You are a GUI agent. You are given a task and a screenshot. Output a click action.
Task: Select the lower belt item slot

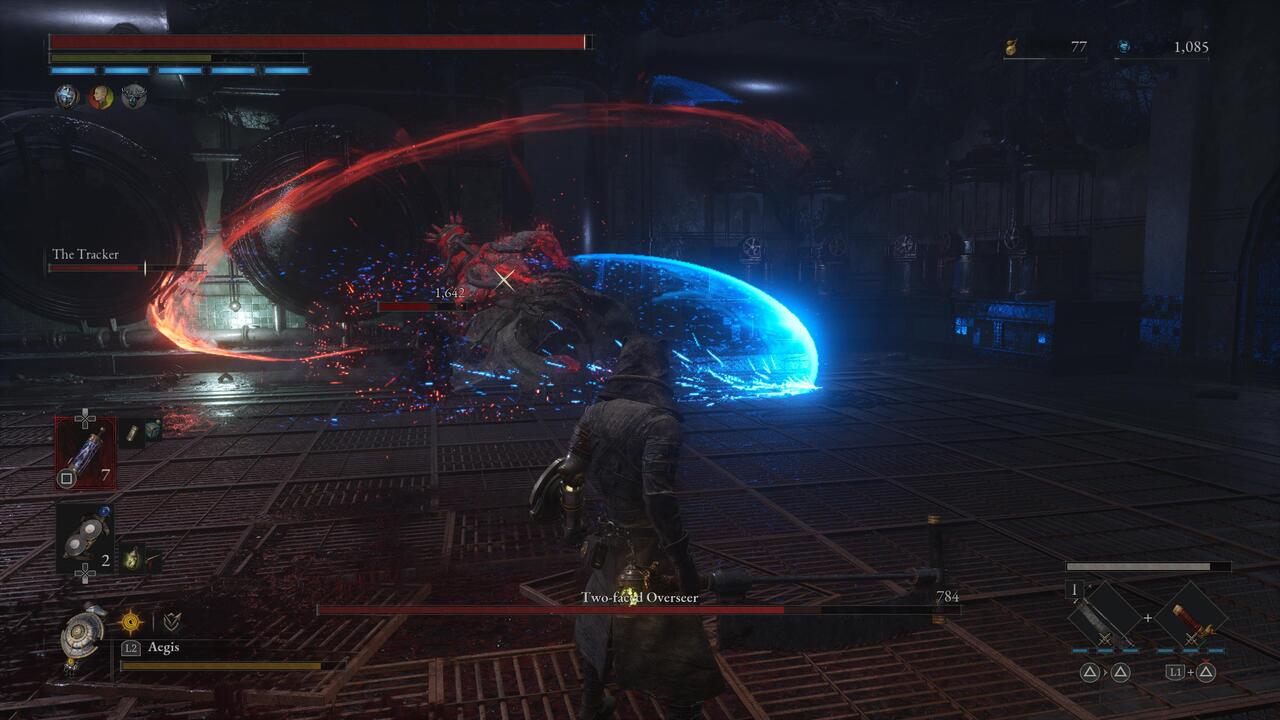point(85,538)
